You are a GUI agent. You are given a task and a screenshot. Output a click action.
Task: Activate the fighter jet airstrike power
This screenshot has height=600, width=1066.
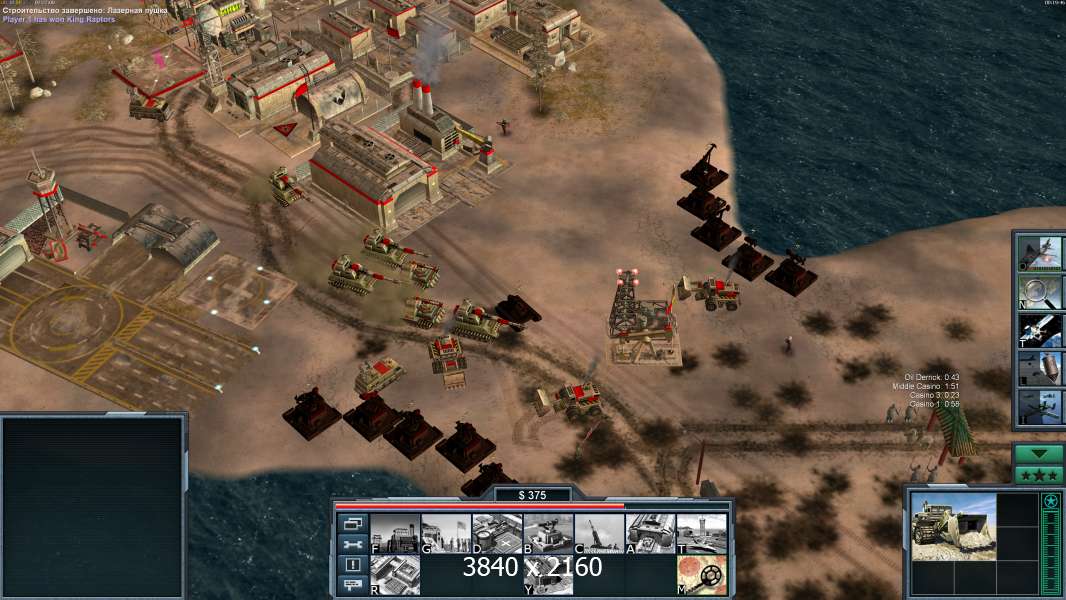(x=1040, y=252)
